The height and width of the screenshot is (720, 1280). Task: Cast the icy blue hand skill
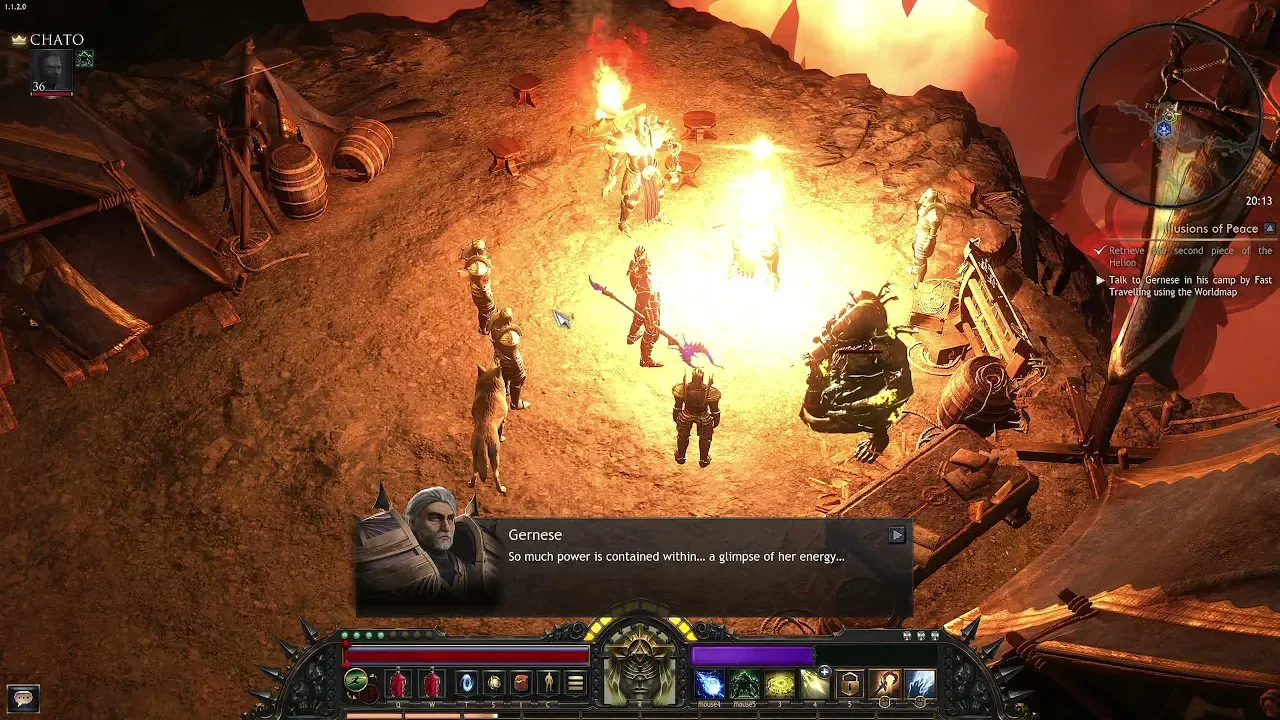click(919, 684)
